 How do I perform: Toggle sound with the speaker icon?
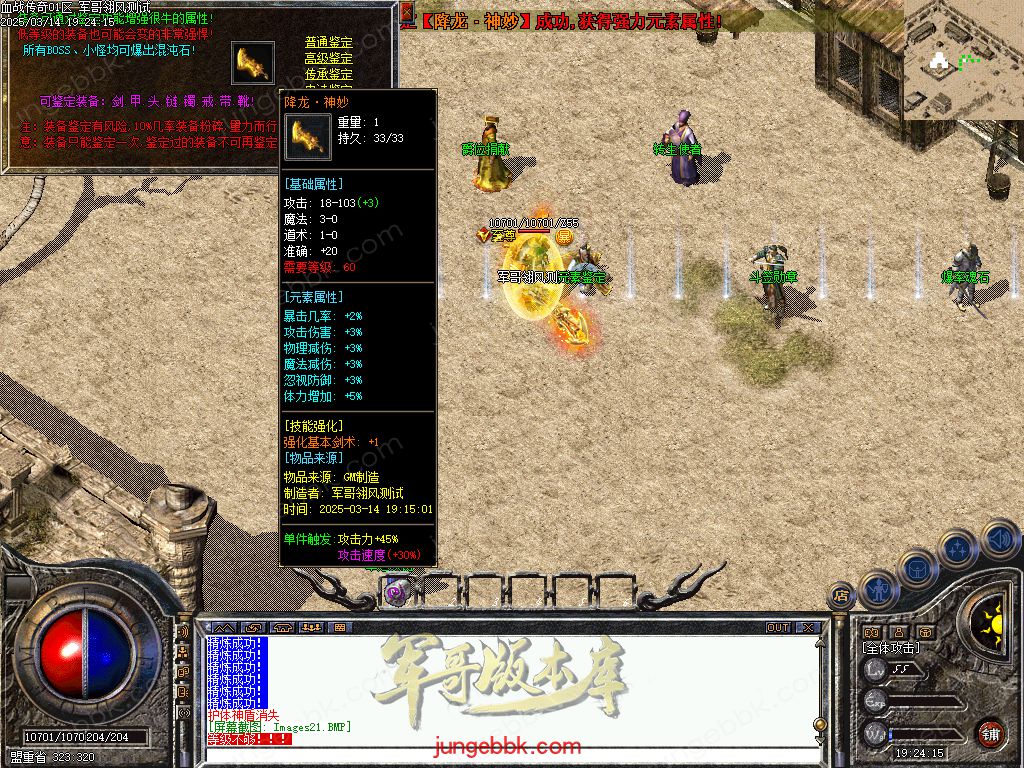click(x=999, y=540)
